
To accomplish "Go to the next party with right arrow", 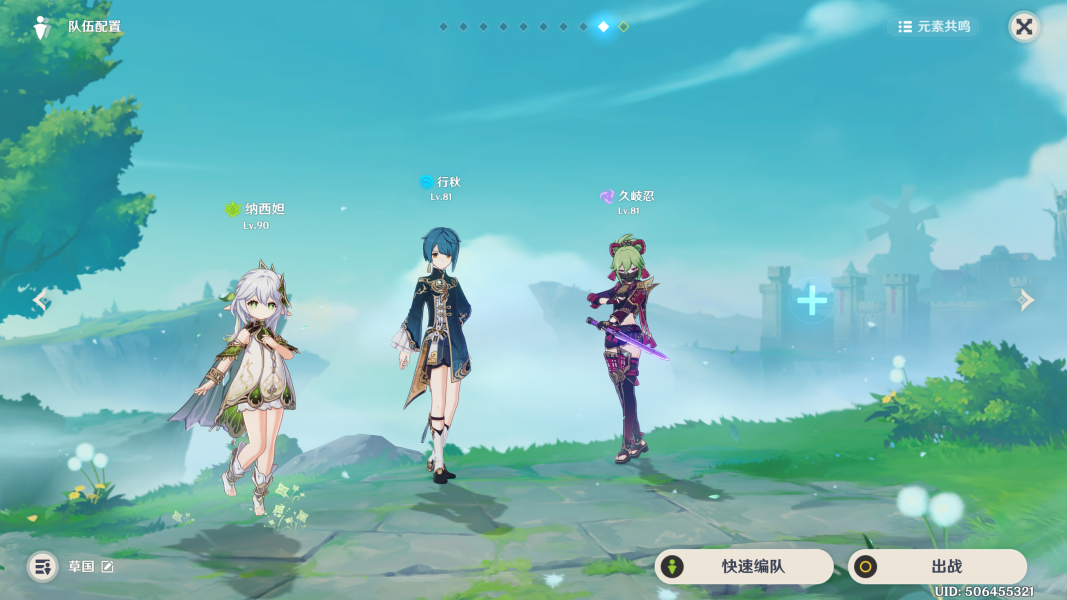I will (1026, 299).
